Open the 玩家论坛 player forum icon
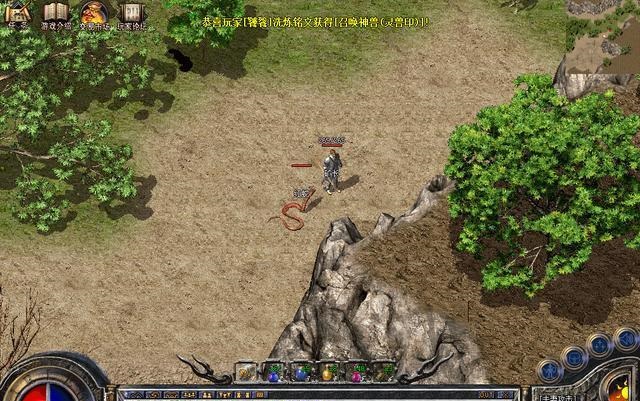Image resolution: width=640 pixels, height=401 pixels. point(131,13)
